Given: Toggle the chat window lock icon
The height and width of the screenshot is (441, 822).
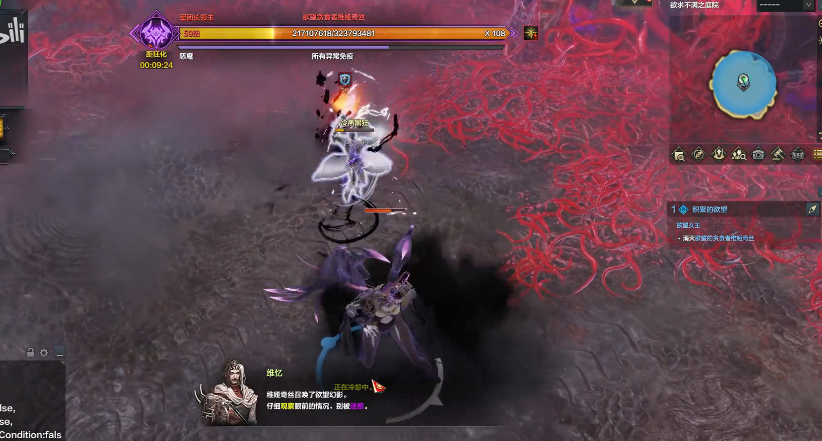Looking at the screenshot, I should [x=30, y=353].
